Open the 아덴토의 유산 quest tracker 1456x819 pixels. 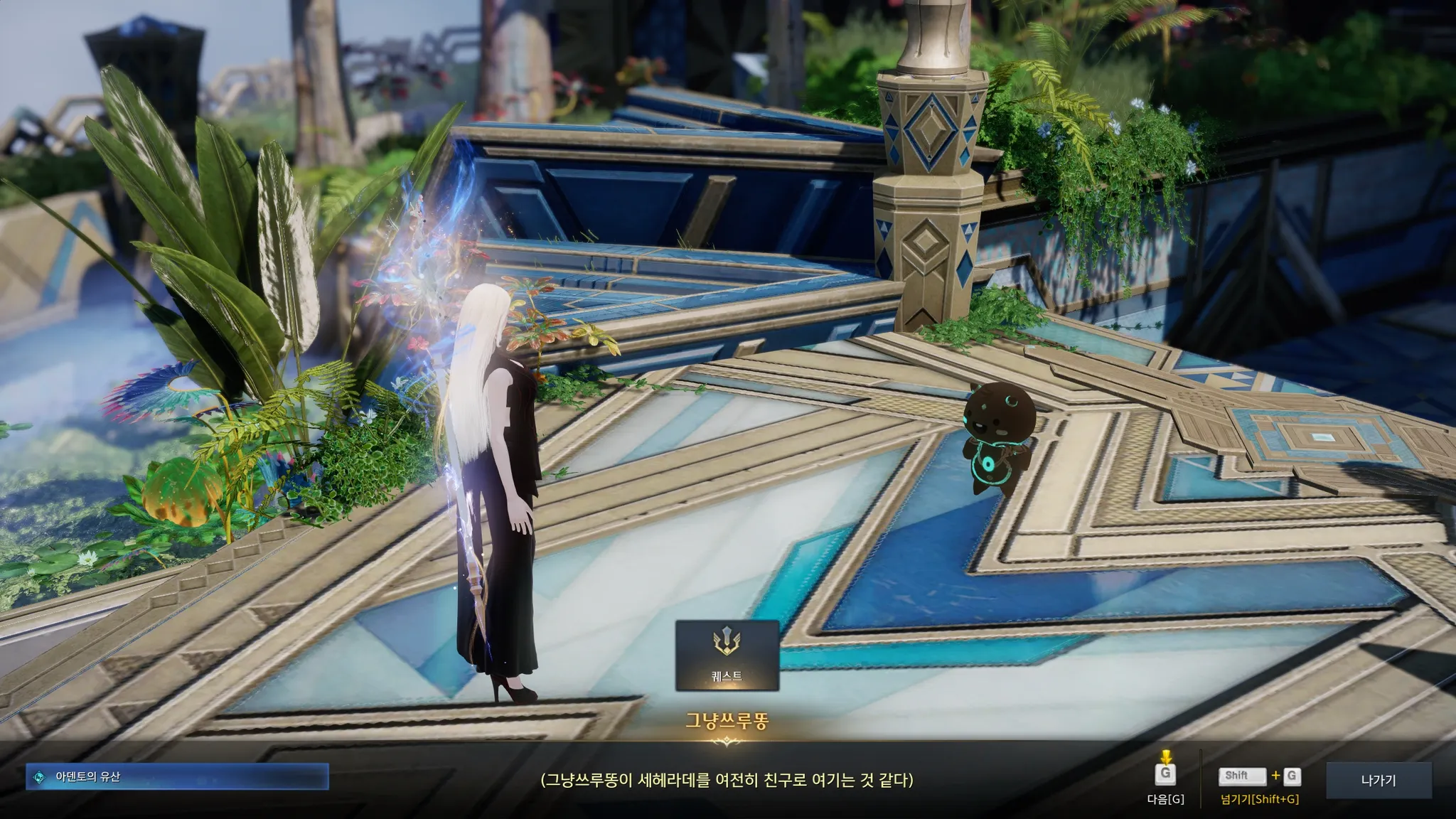click(x=178, y=777)
